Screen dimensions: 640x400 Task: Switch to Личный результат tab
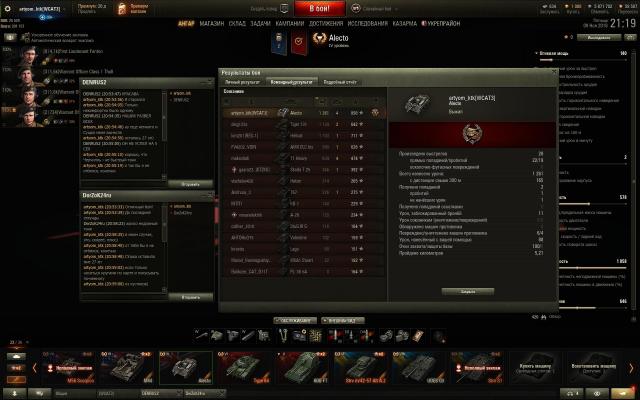(x=241, y=81)
